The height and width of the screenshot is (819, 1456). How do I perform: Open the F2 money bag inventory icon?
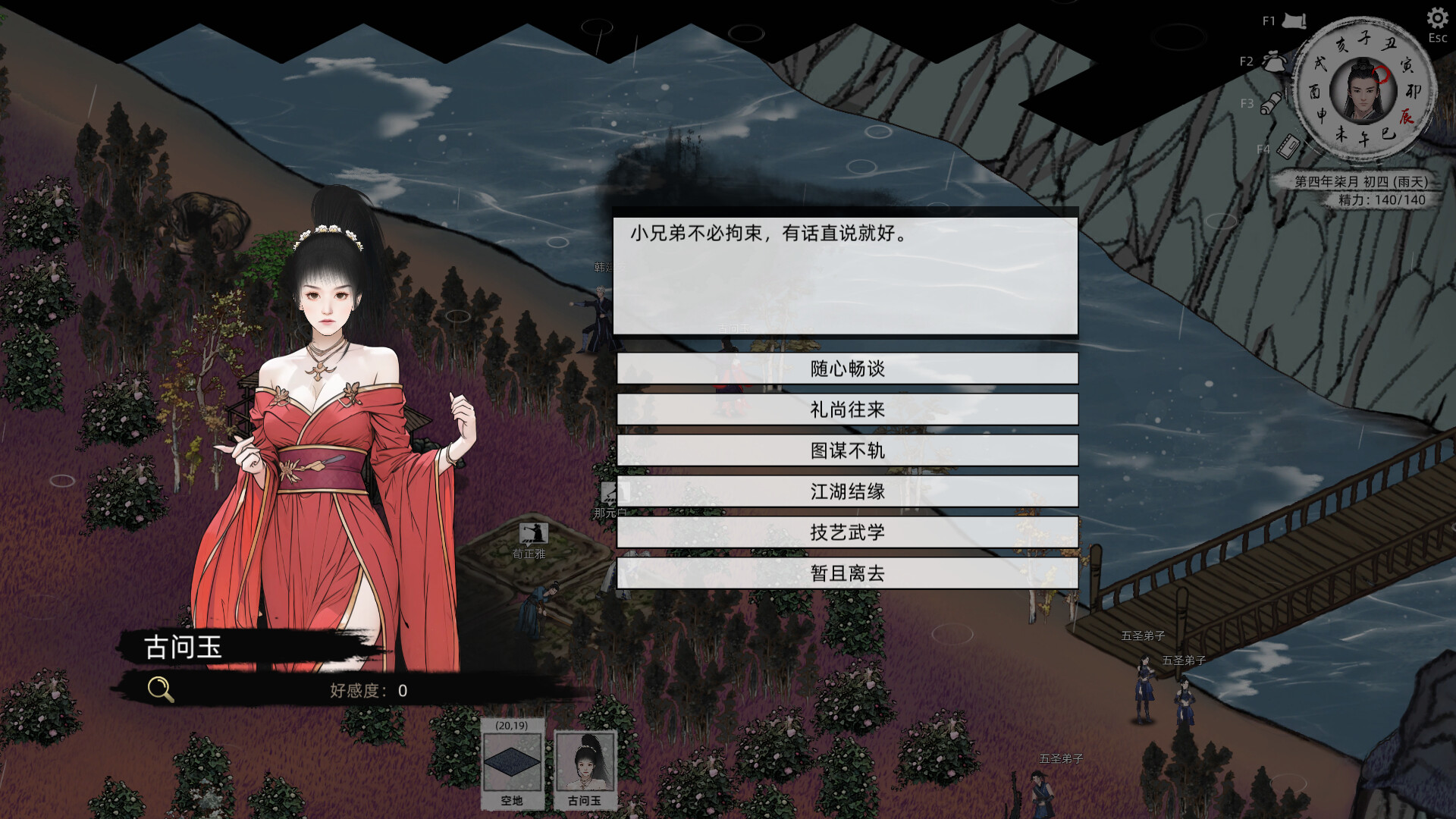click(x=1274, y=64)
